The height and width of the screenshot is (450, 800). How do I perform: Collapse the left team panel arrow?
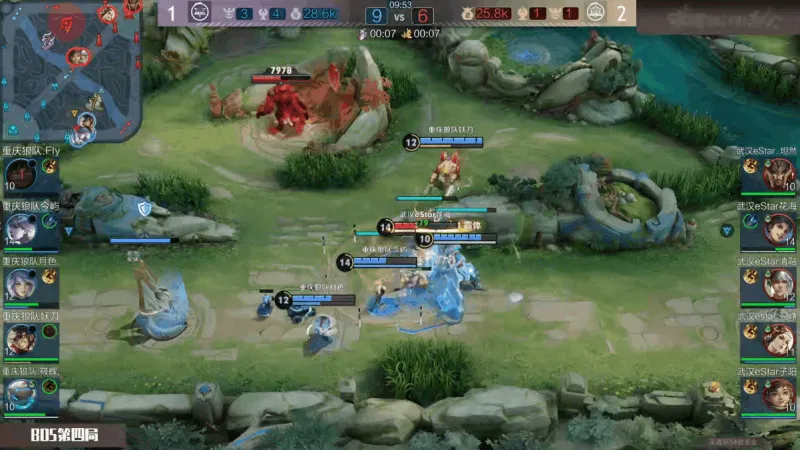pyautogui.click(x=69, y=230)
